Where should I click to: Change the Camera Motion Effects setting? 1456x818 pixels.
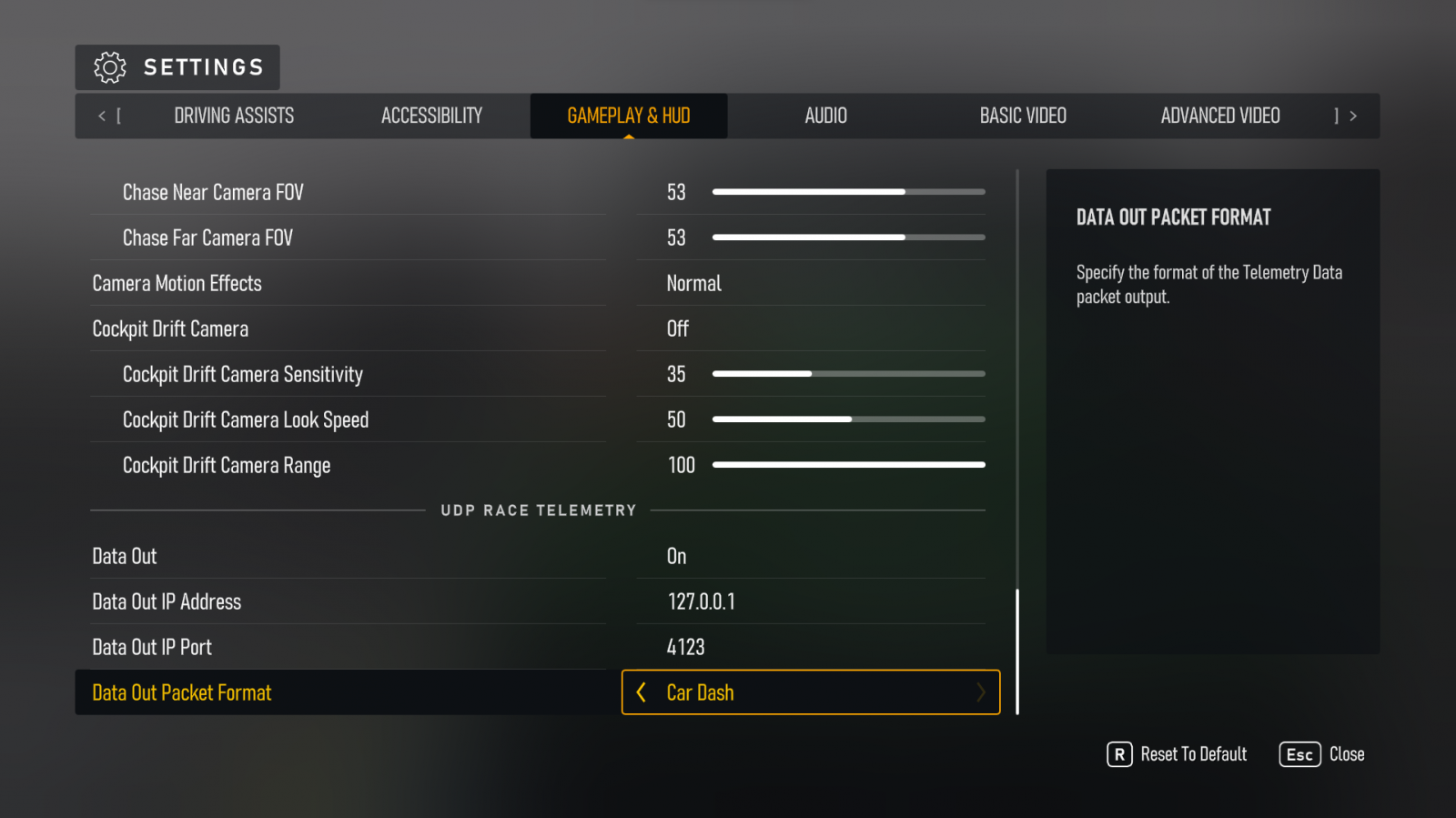[810, 283]
